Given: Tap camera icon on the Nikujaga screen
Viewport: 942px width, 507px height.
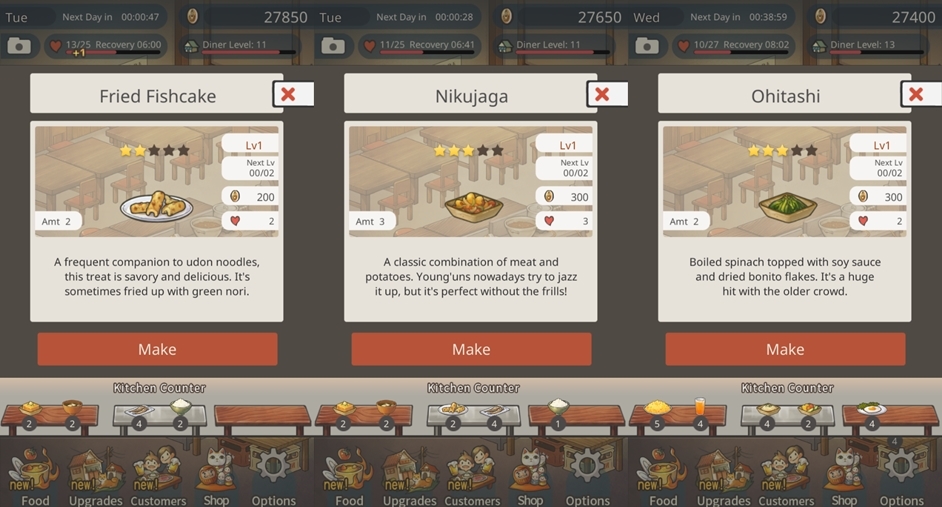Looking at the screenshot, I should click(x=332, y=46).
